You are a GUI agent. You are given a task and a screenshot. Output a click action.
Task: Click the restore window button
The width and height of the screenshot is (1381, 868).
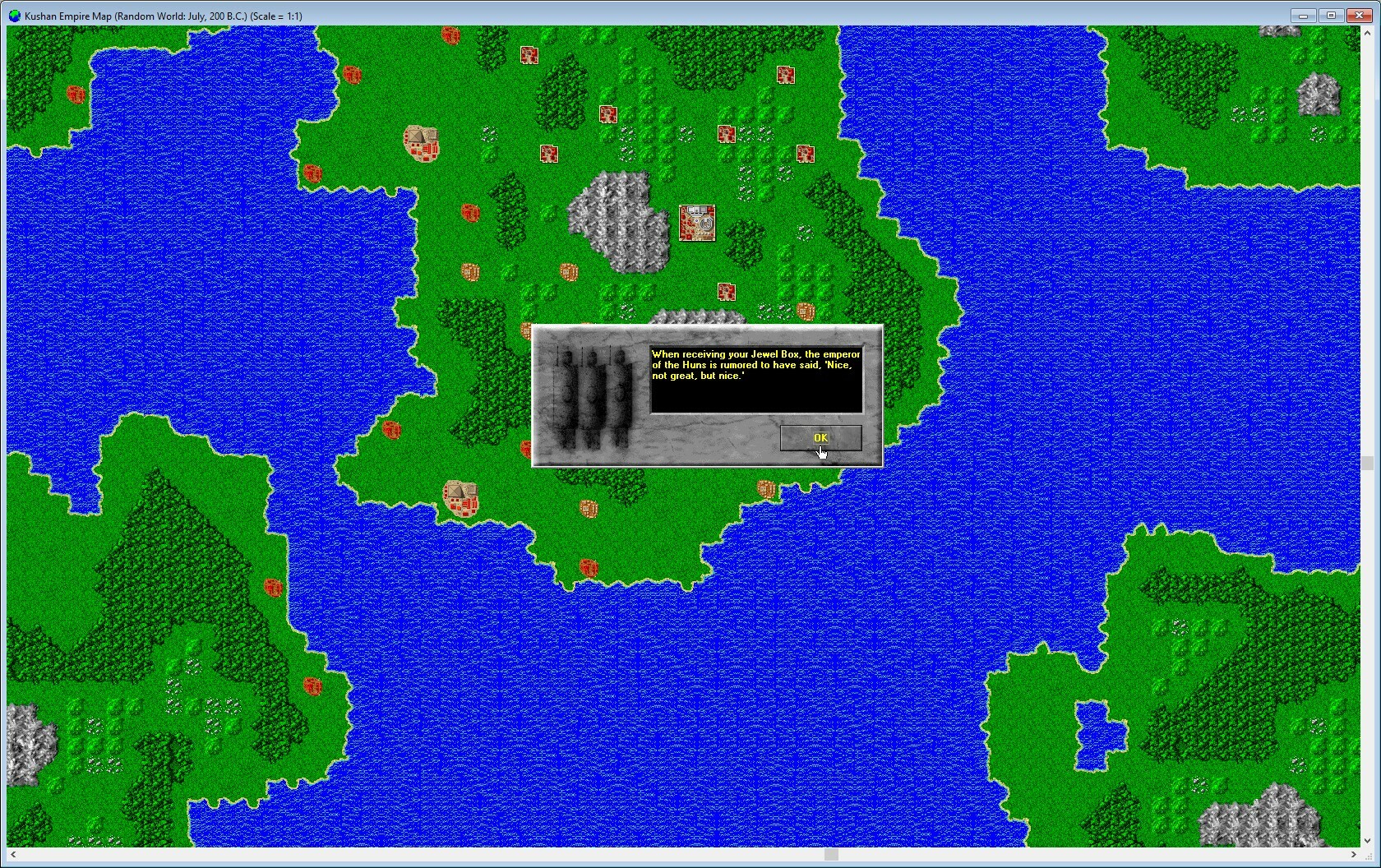coord(1330,16)
